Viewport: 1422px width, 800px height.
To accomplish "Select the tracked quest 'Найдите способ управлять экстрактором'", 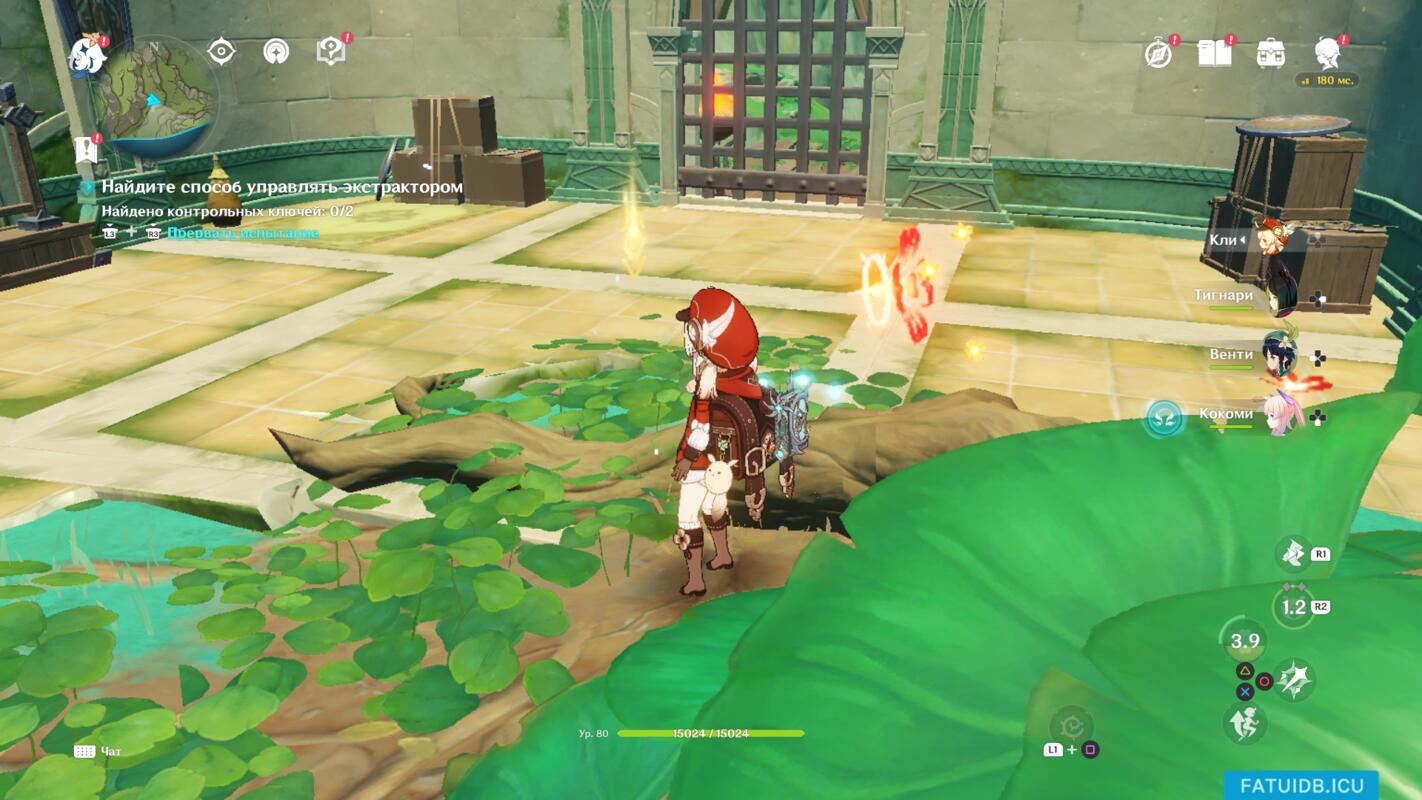I will click(281, 187).
